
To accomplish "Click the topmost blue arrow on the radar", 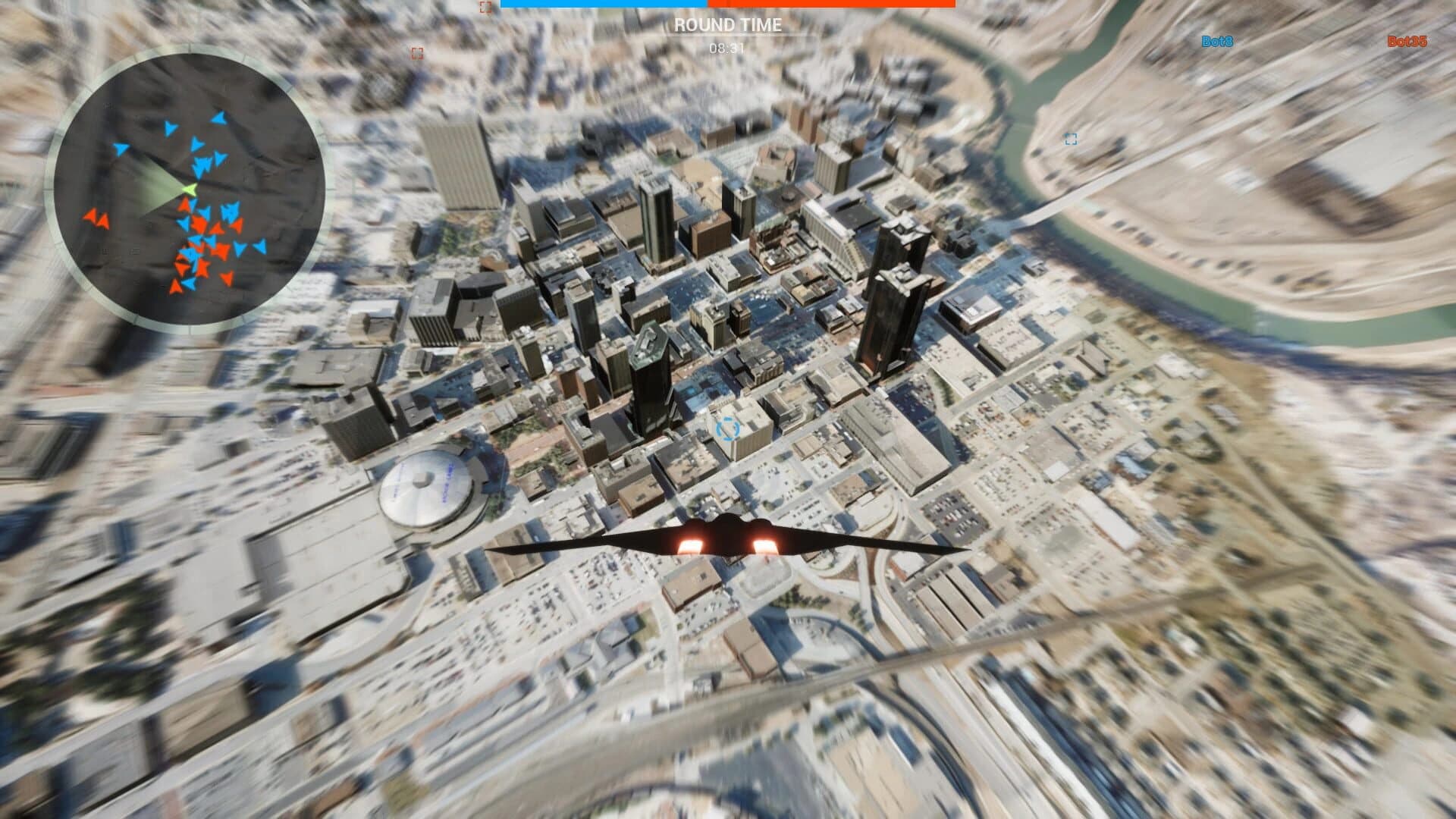I will [x=219, y=118].
